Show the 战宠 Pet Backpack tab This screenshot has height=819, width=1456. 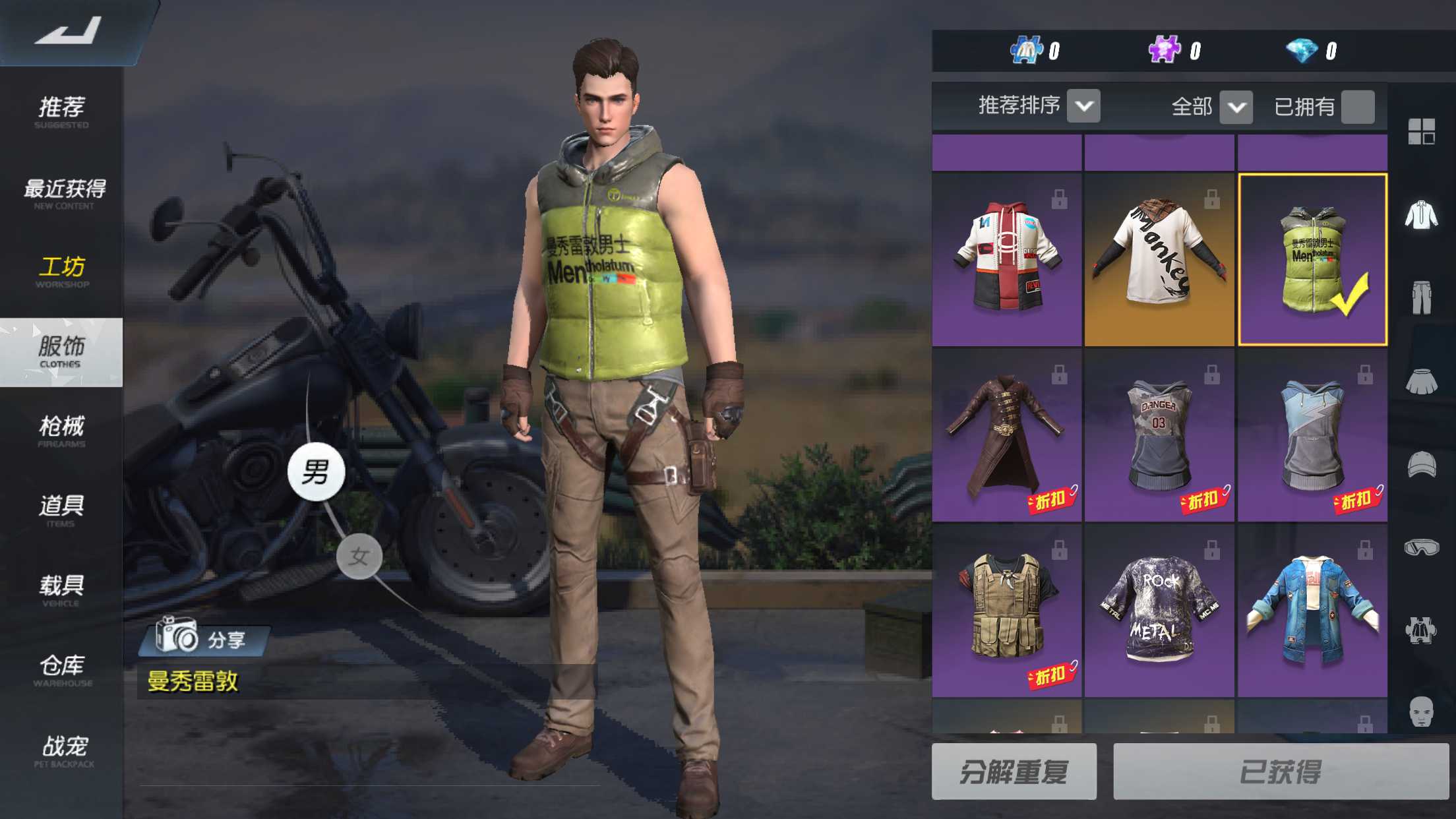point(64,750)
